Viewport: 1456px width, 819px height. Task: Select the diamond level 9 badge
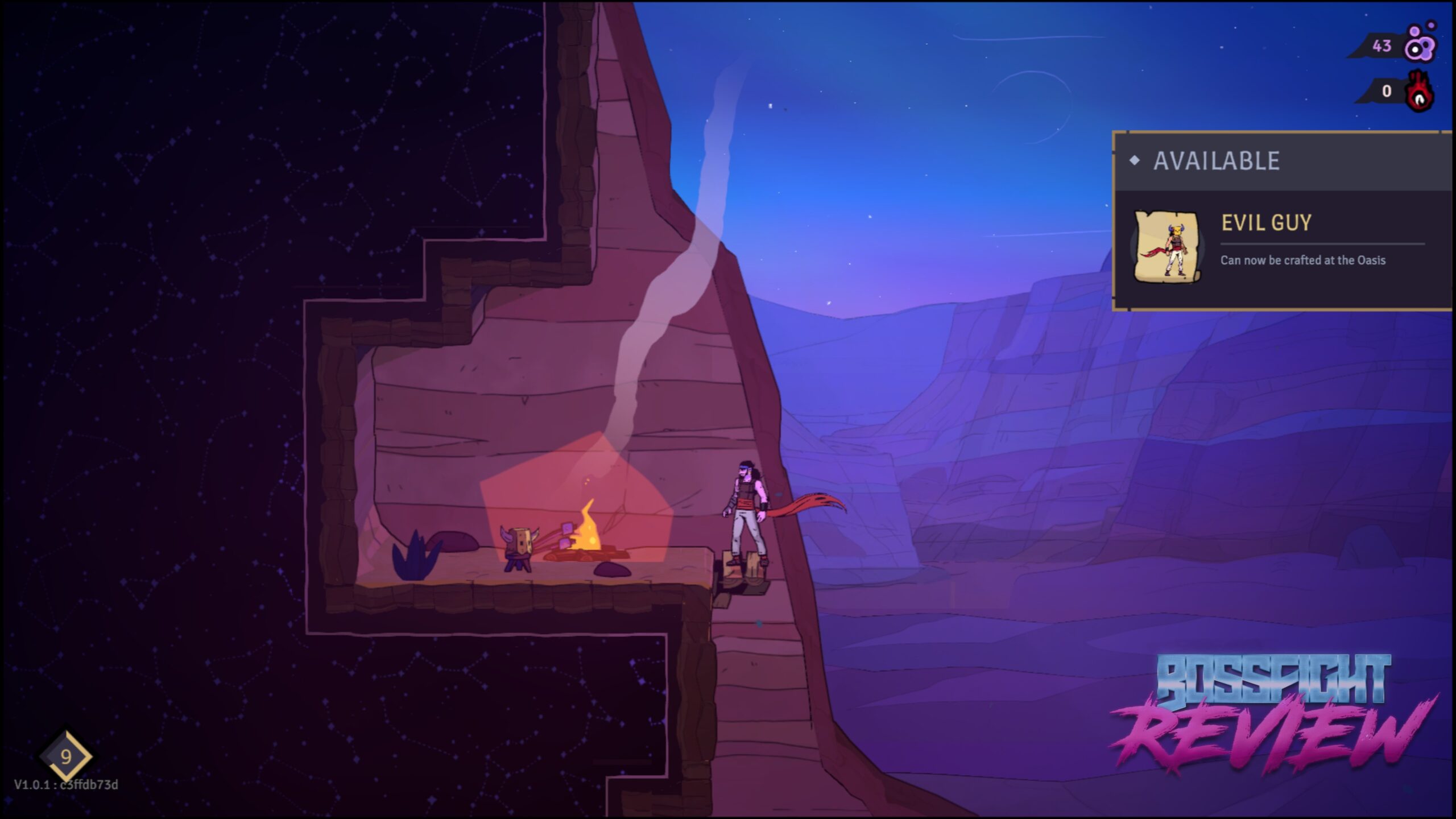(x=66, y=756)
